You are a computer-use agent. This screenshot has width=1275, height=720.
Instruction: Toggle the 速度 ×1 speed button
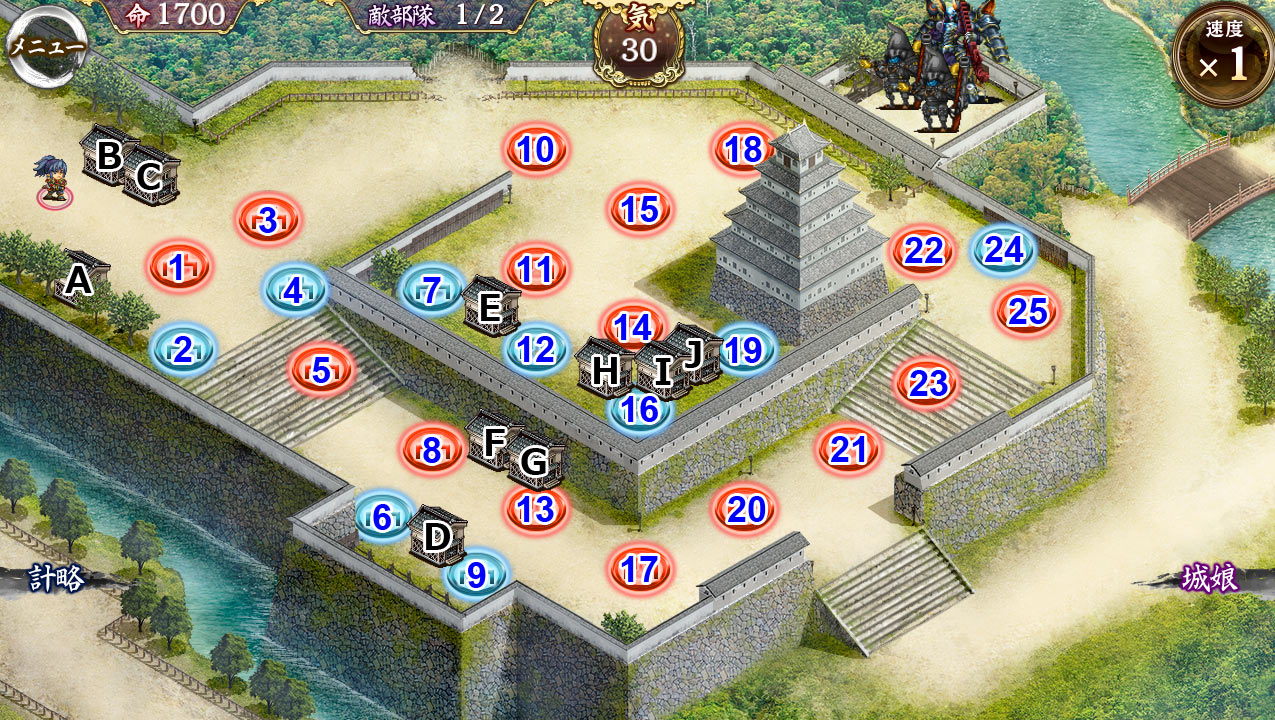(1223, 57)
